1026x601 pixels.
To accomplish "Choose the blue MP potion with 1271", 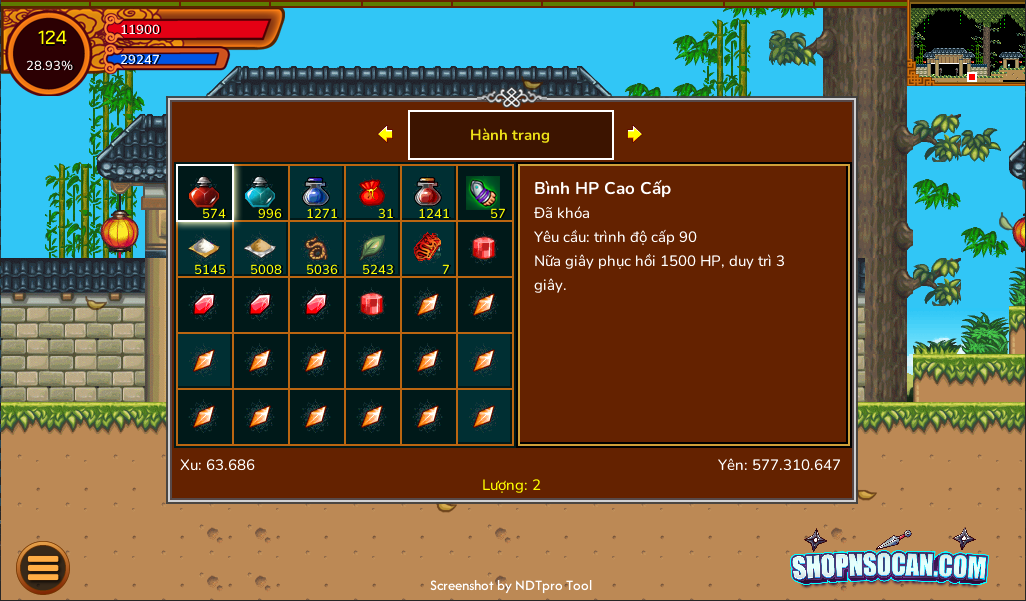I will pos(317,193).
